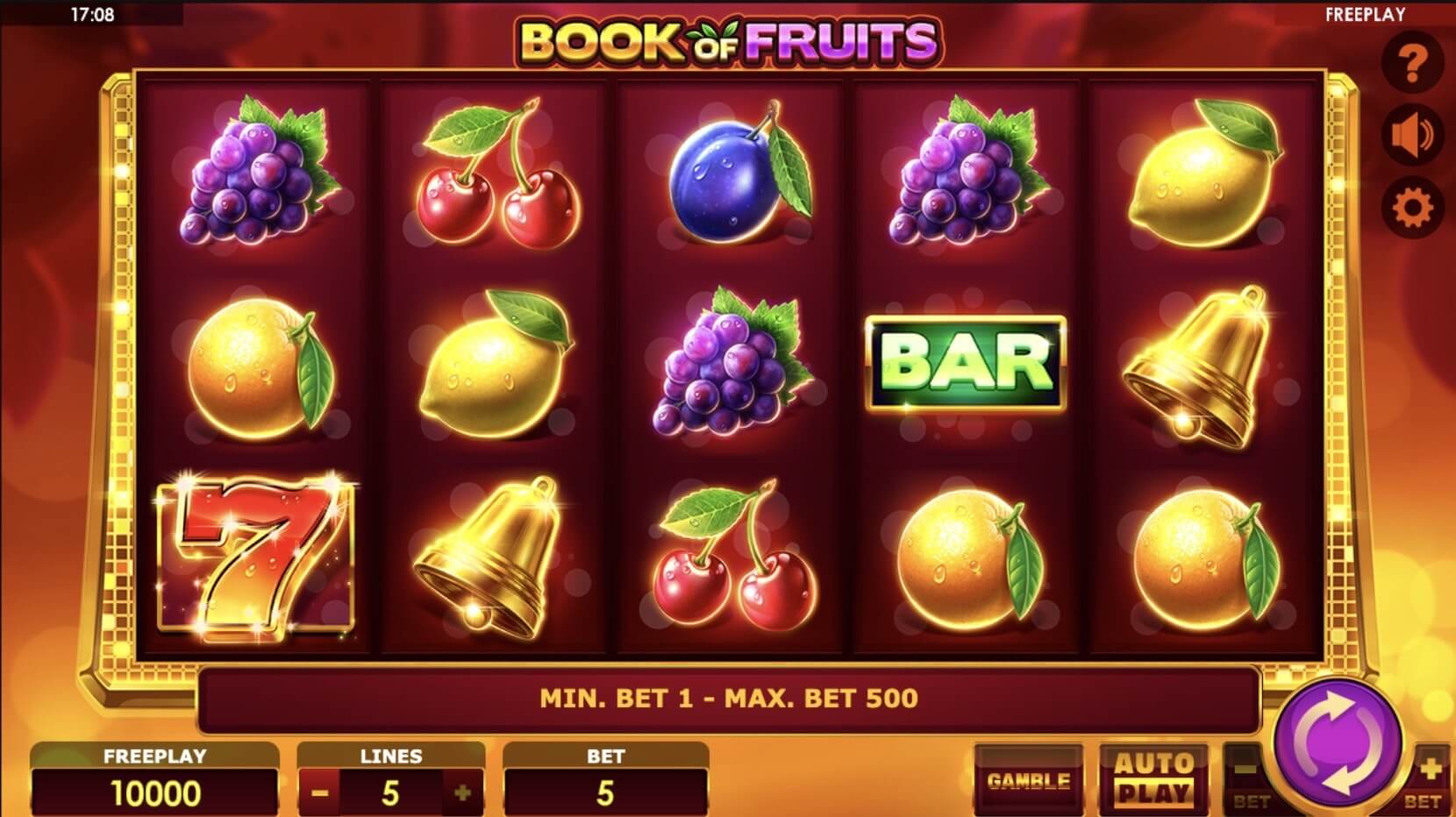This screenshot has width=1456, height=817.
Task: Increase the number of lines
Action: (463, 793)
